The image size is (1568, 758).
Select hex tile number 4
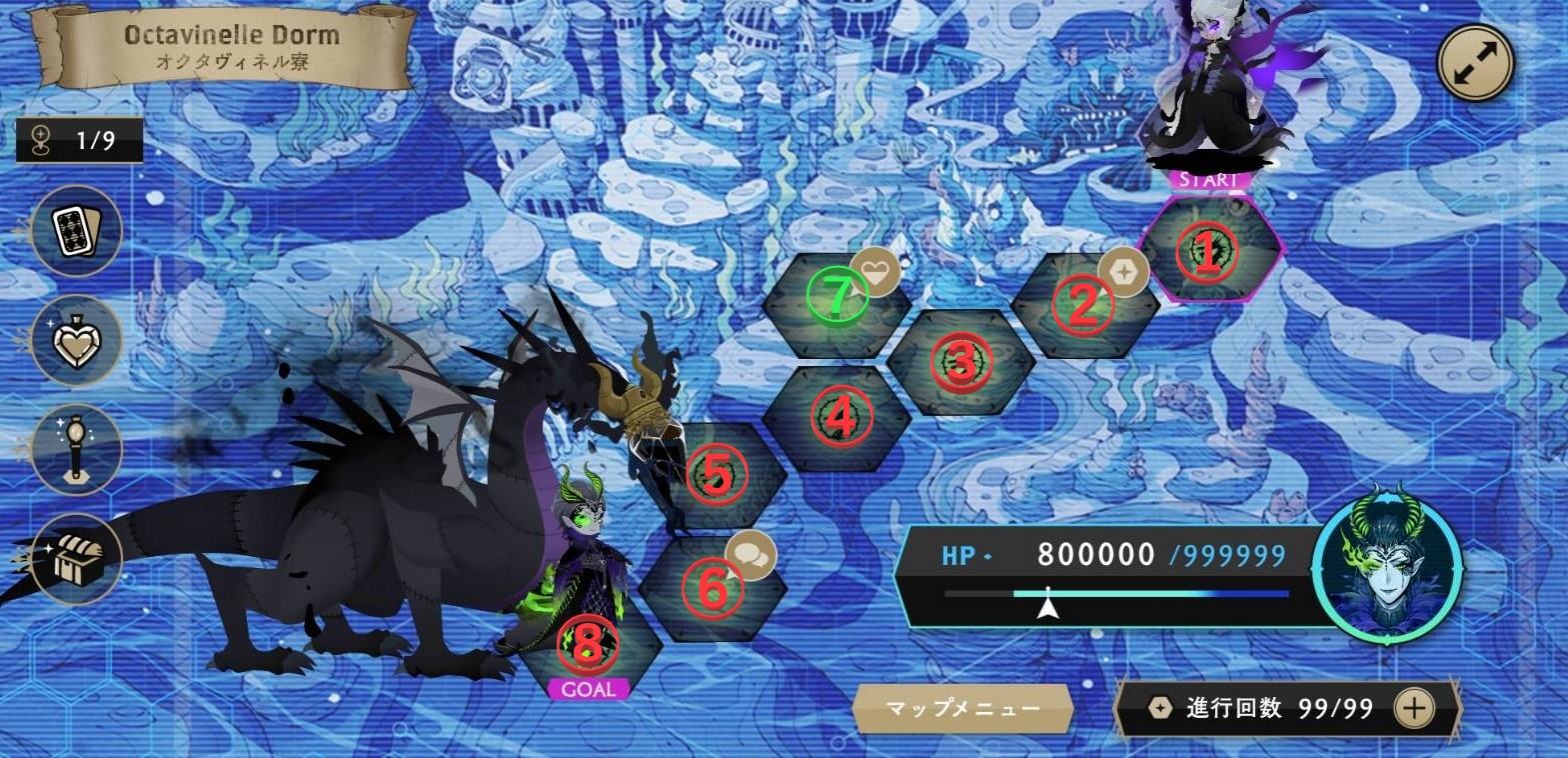[839, 416]
